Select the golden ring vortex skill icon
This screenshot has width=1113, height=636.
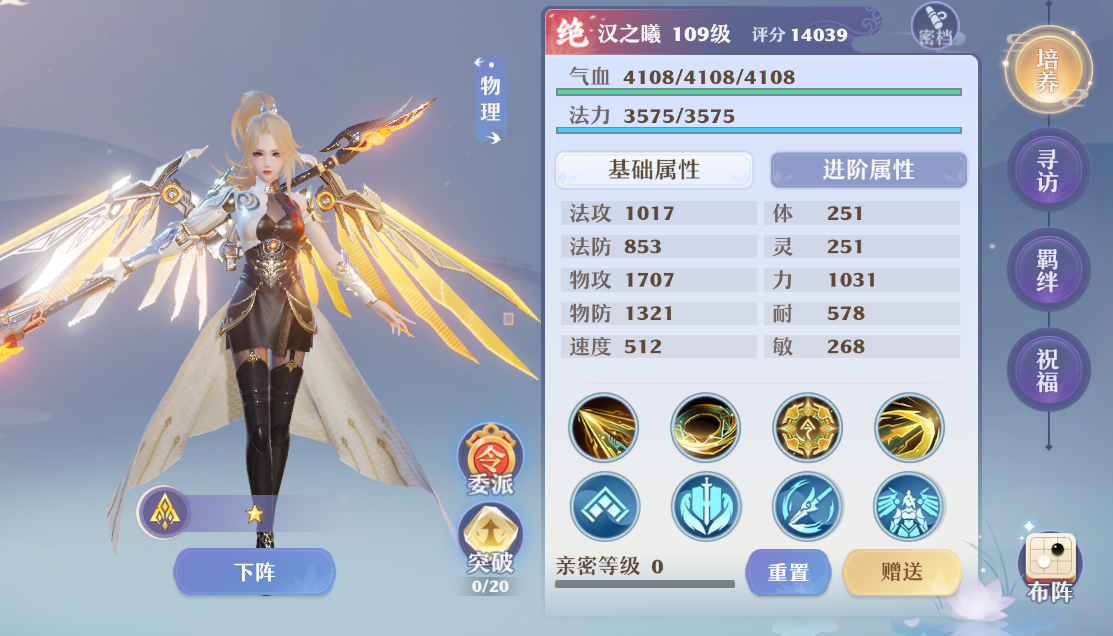click(x=706, y=428)
